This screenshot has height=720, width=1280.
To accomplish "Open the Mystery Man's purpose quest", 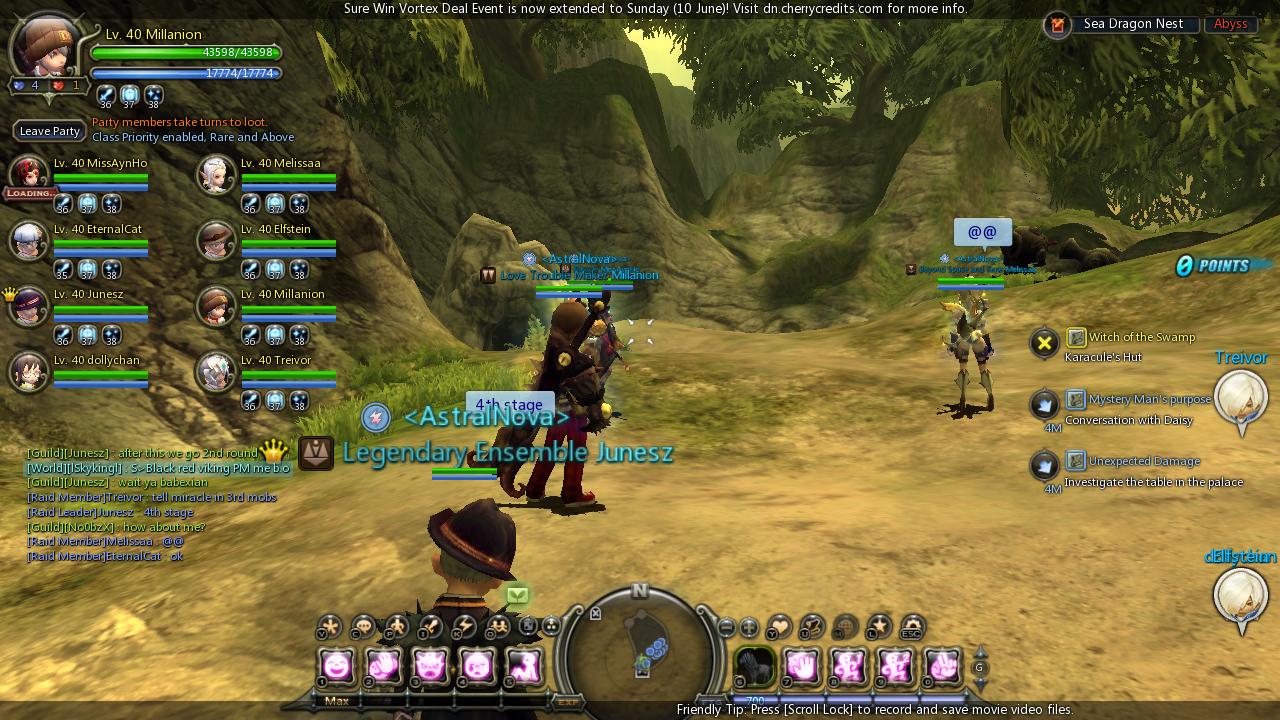I will 1148,400.
